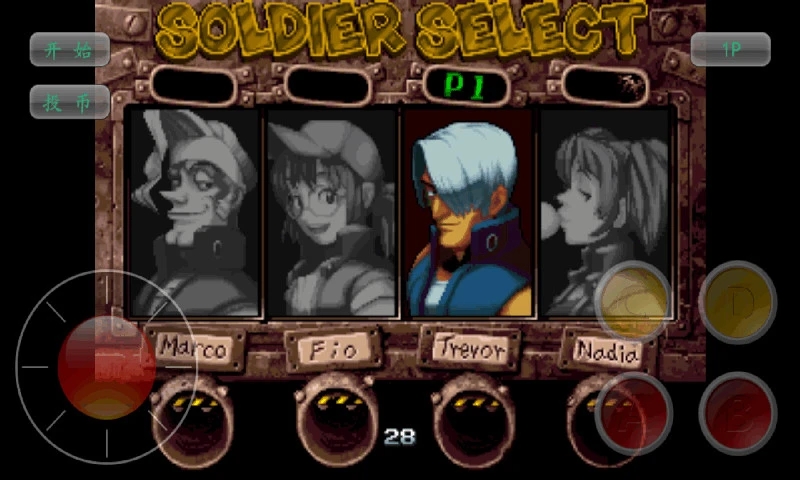Image resolution: width=800 pixels, height=480 pixels.
Task: Tap the yellow D action button
Action: [x=737, y=302]
